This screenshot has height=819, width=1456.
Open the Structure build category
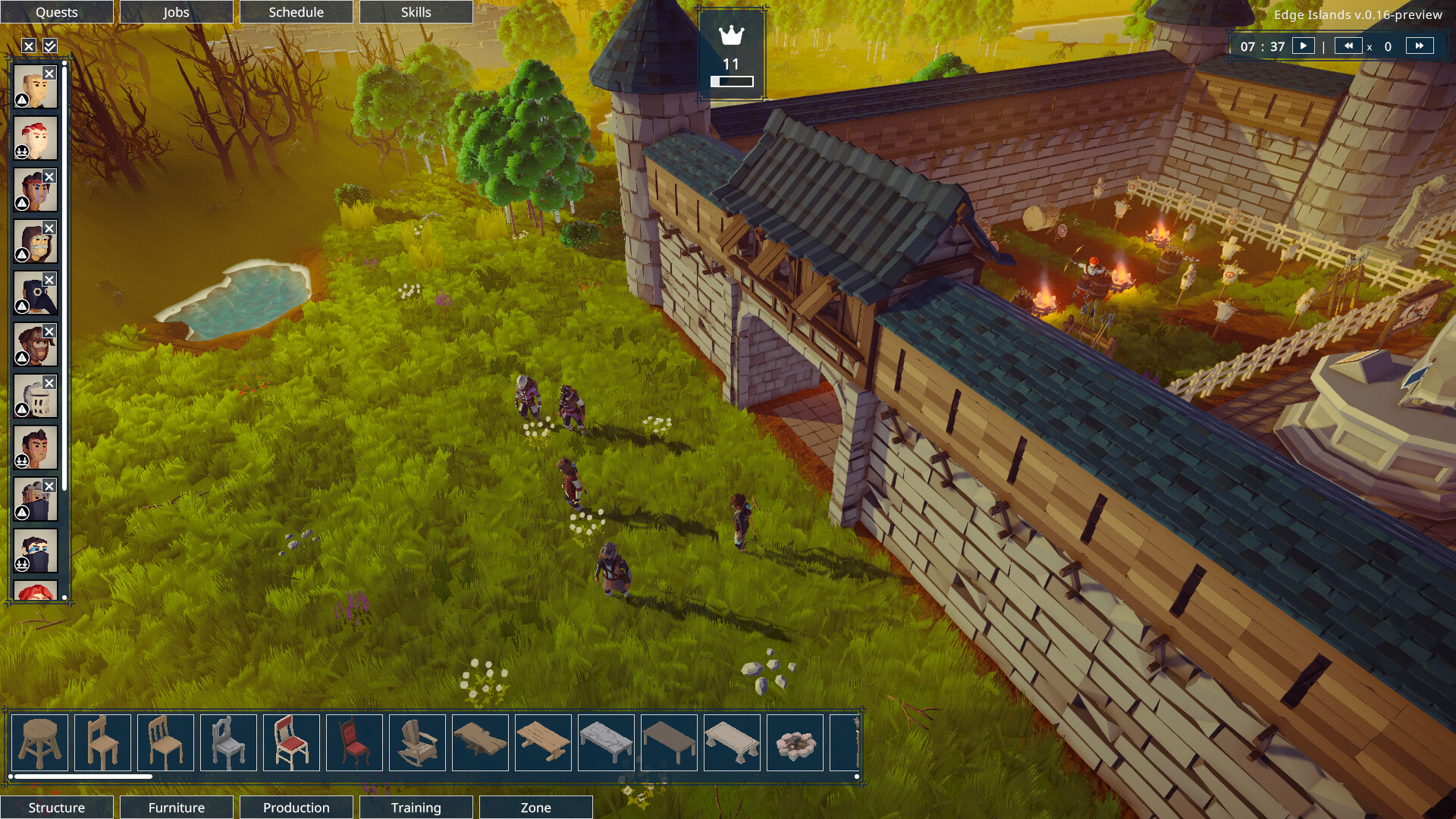click(x=57, y=808)
